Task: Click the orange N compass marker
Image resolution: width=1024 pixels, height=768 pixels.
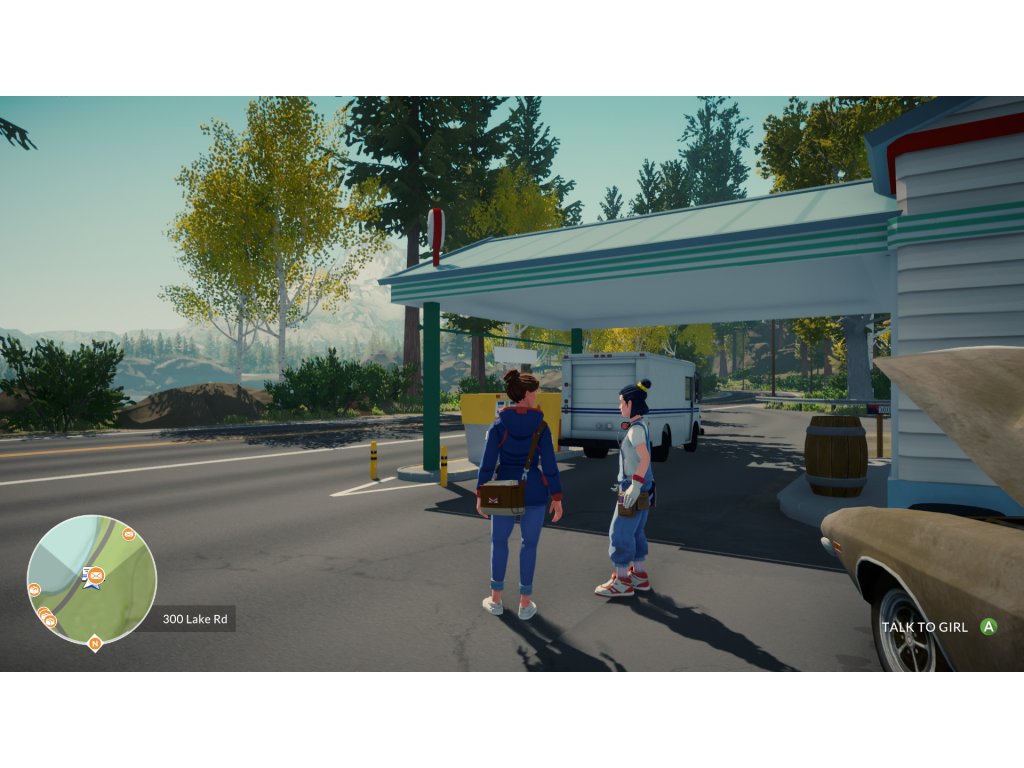Action: point(95,643)
